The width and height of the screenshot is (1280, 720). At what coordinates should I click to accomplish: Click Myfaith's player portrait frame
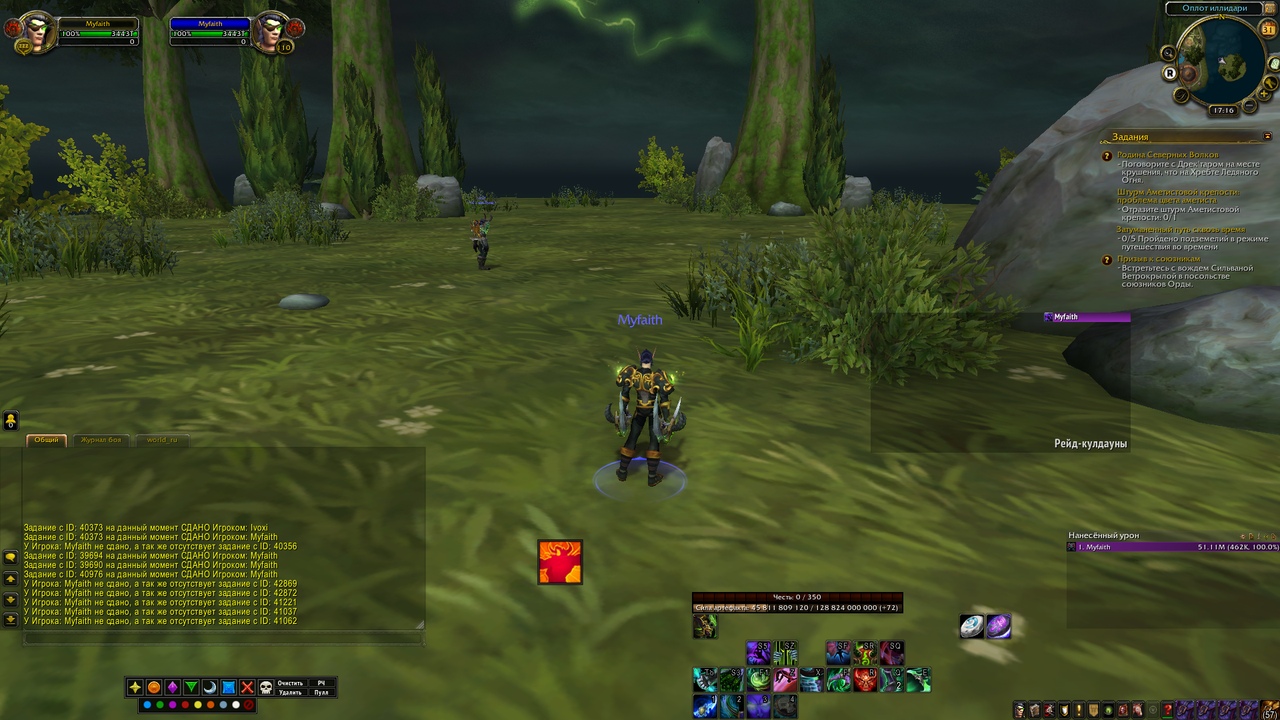pyautogui.click(x=36, y=33)
